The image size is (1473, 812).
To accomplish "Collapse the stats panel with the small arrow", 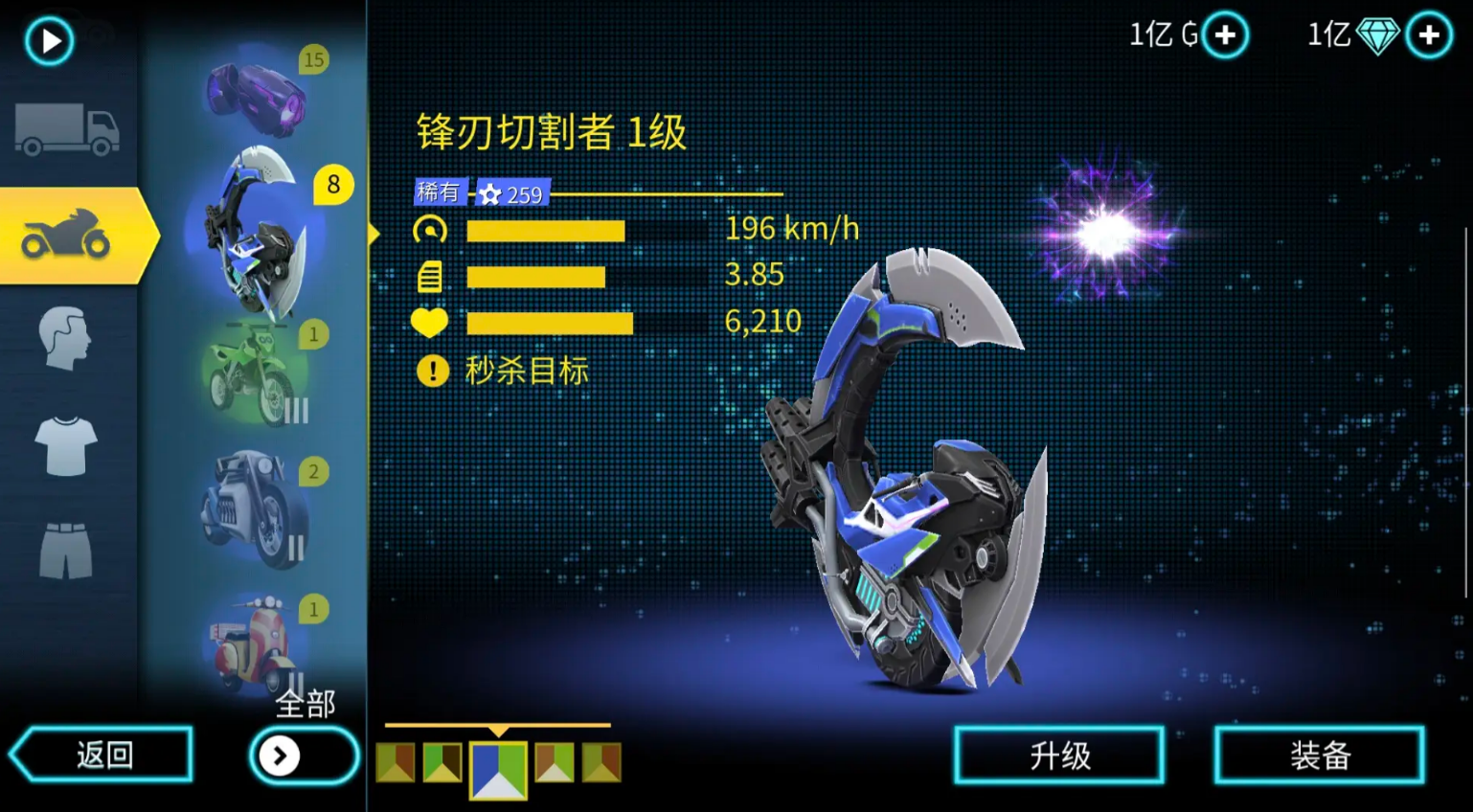I will pyautogui.click(x=374, y=233).
